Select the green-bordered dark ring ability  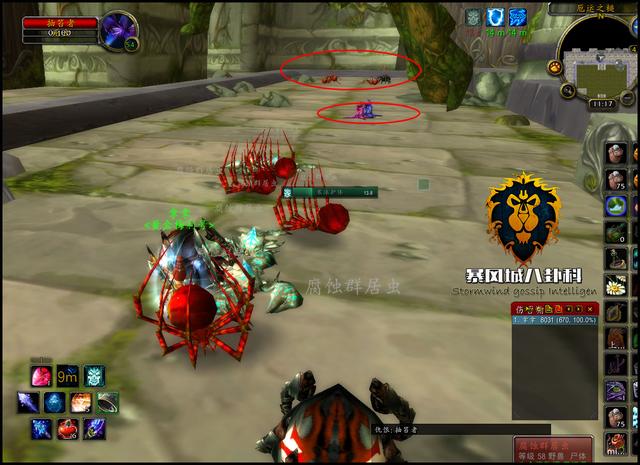tap(107, 403)
